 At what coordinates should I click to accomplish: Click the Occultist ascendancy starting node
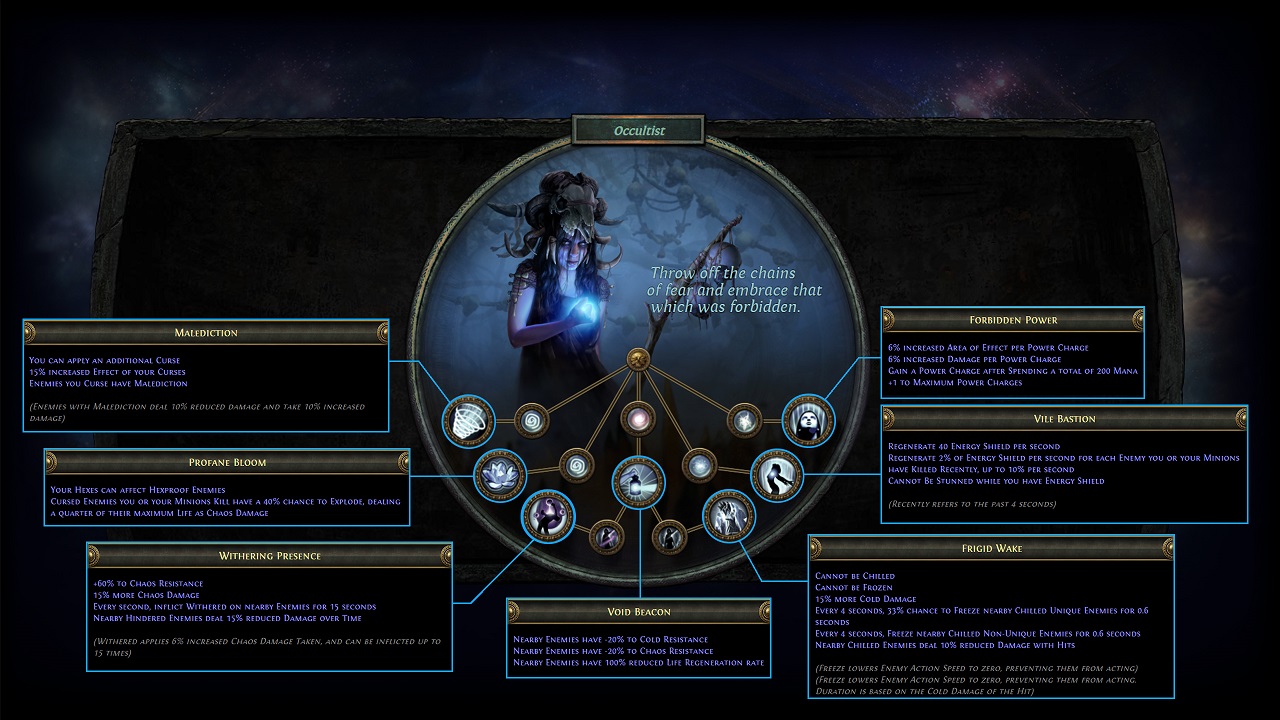click(x=638, y=358)
